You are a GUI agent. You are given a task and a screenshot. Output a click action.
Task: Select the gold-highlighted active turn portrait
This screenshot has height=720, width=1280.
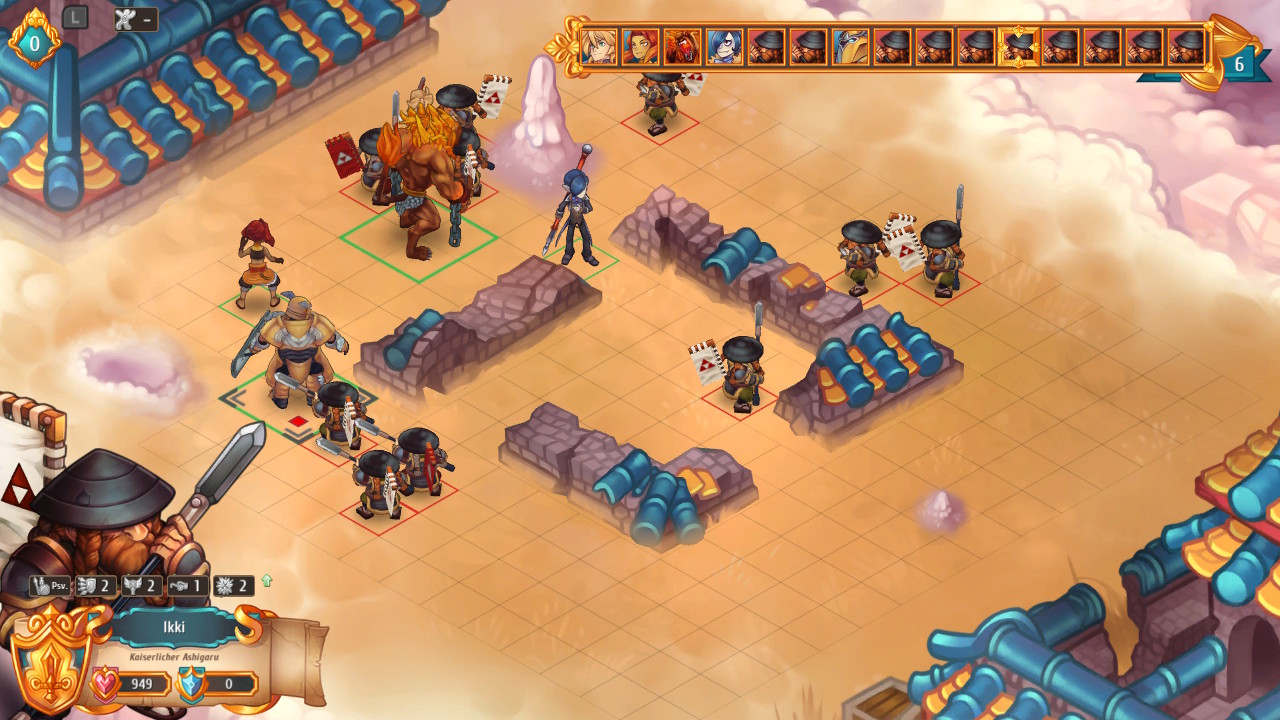[x=1019, y=47]
